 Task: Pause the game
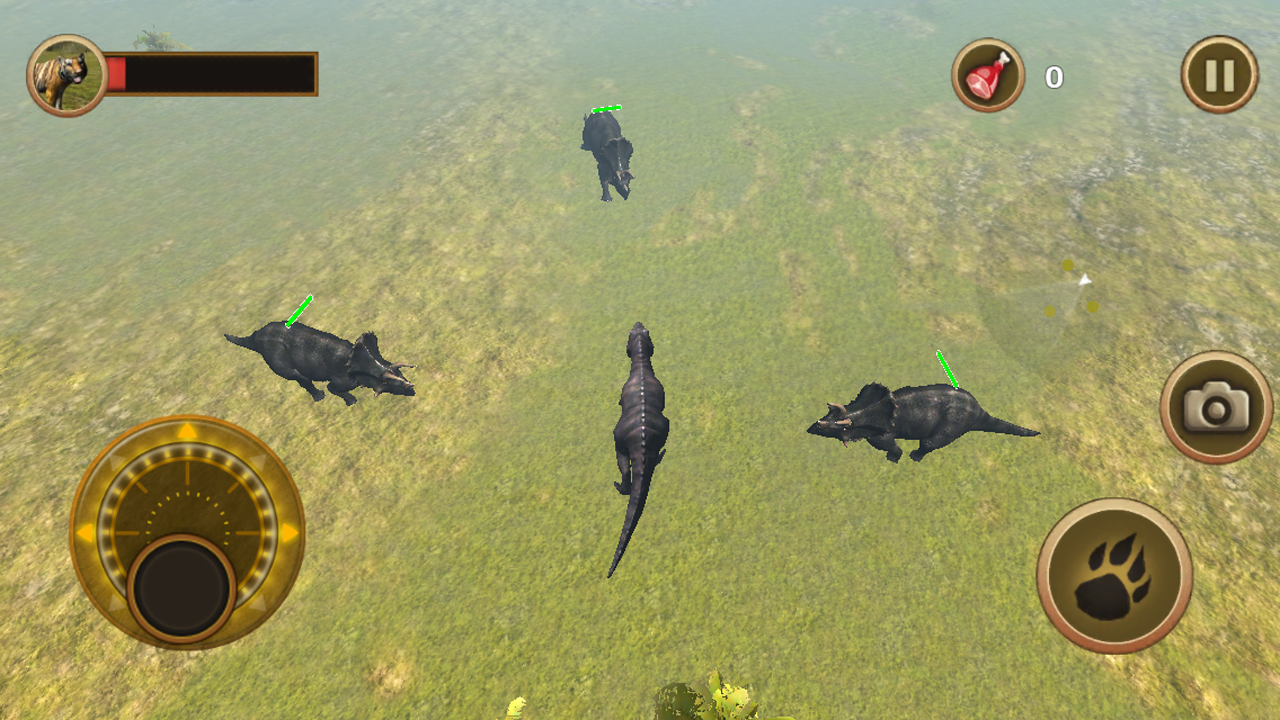point(1218,73)
